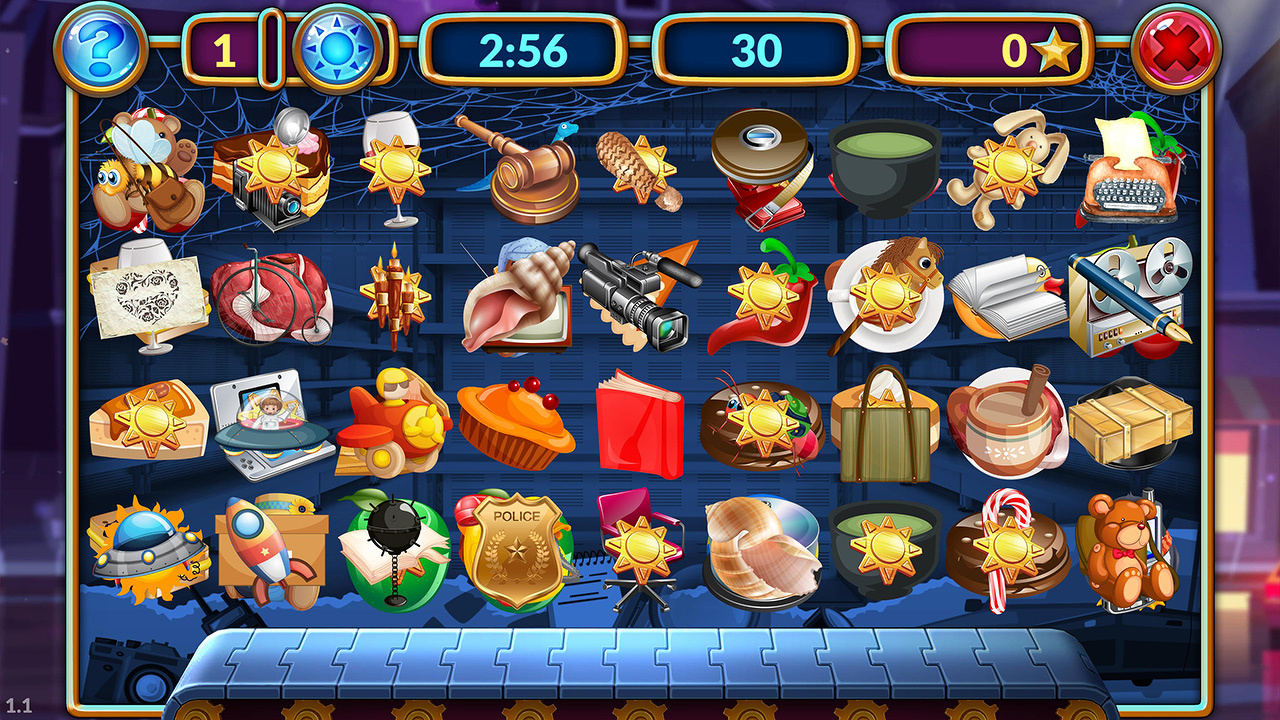
Task: Click the toy airplane with pilot tile
Action: click(x=392, y=424)
